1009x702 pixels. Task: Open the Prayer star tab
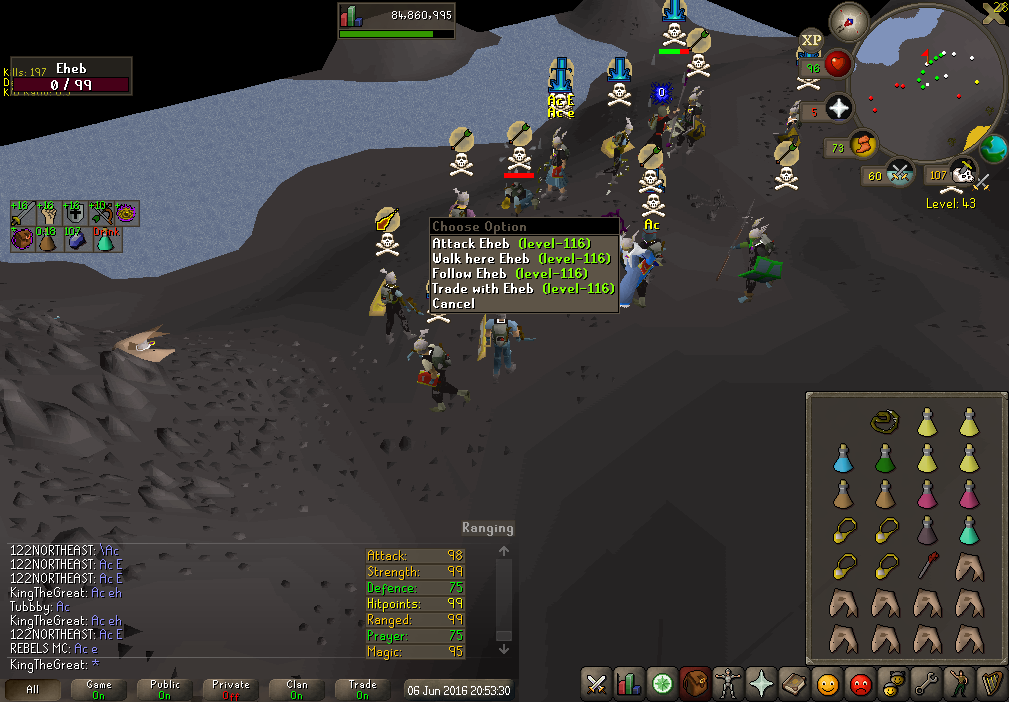[761, 685]
